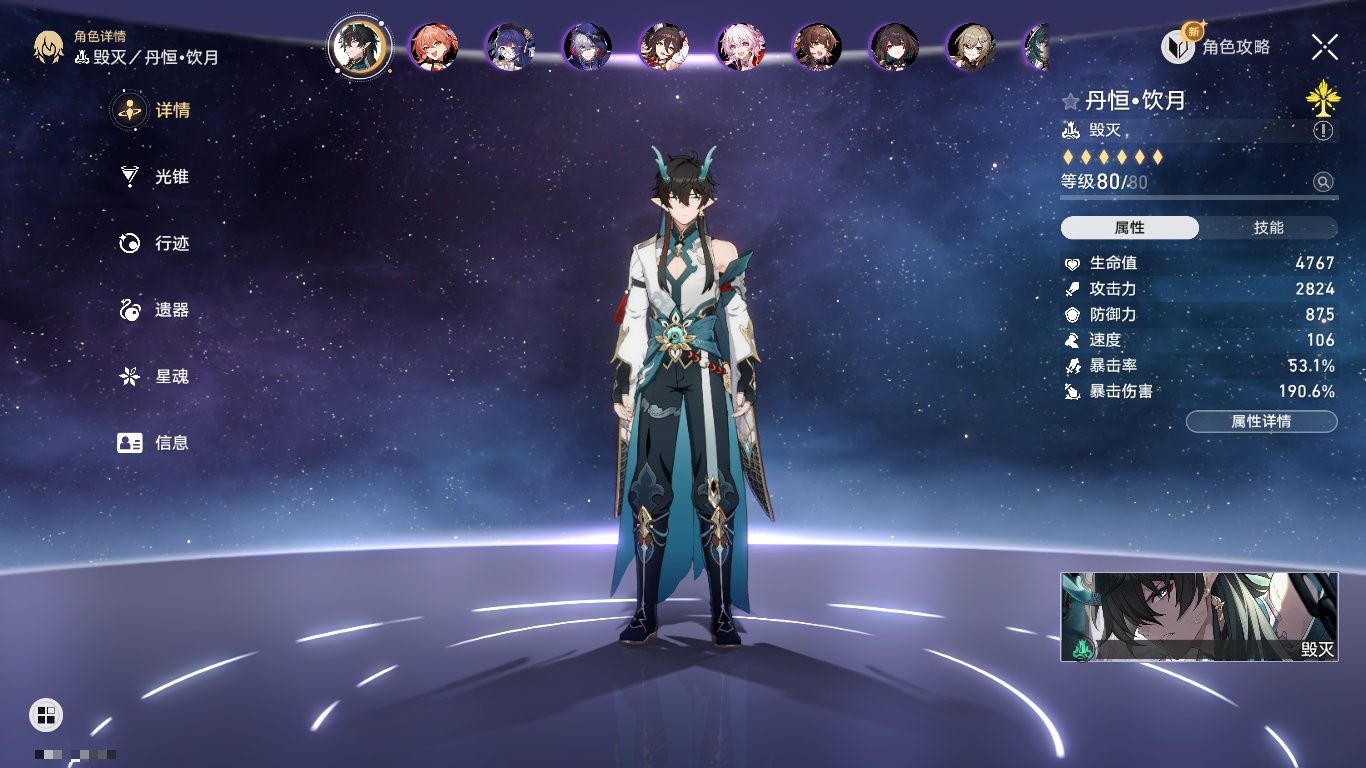Choose the pink-haired character portrait
The width and height of the screenshot is (1366, 768).
[x=741, y=46]
